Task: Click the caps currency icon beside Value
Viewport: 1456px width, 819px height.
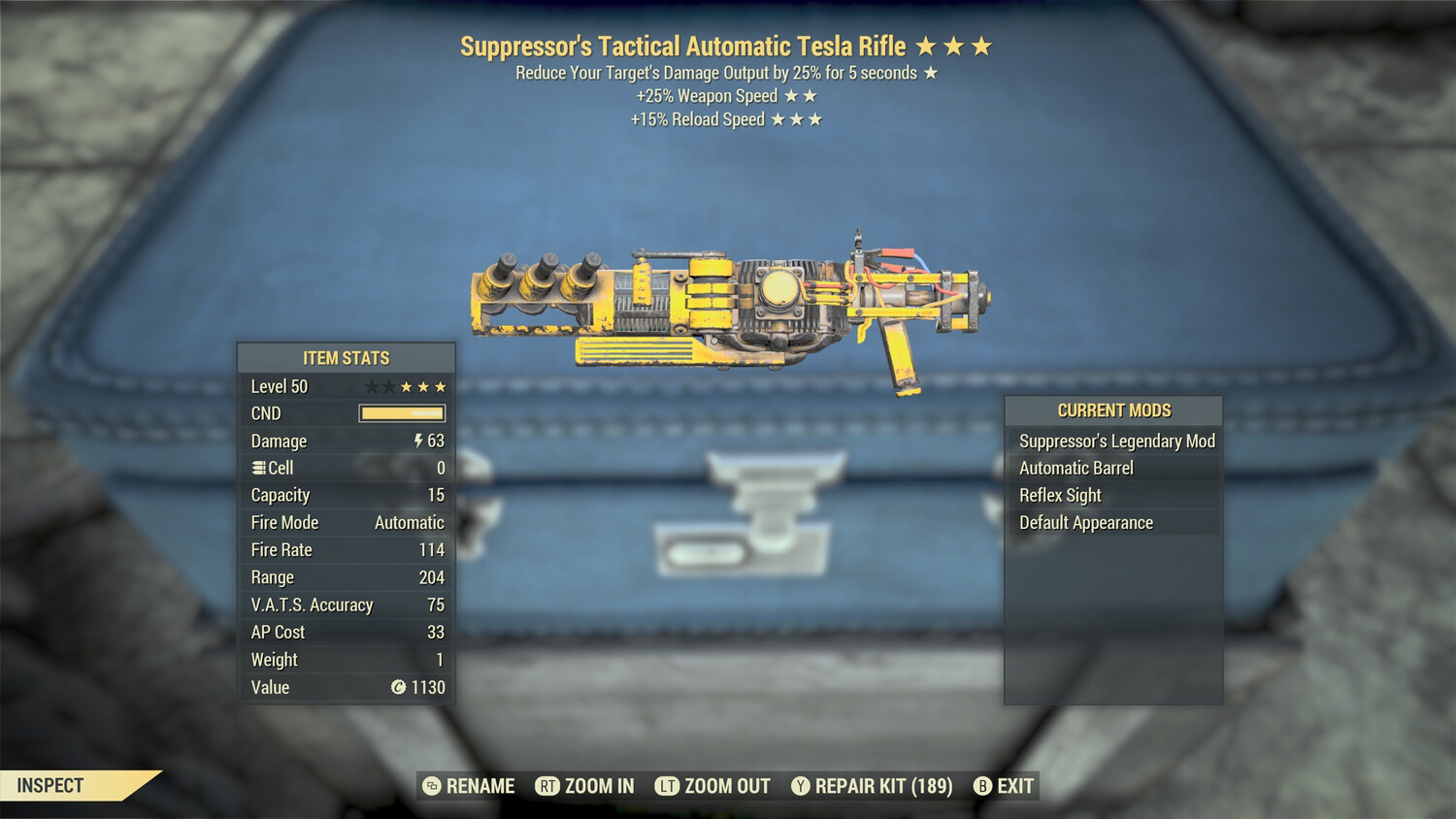Action: (397, 688)
